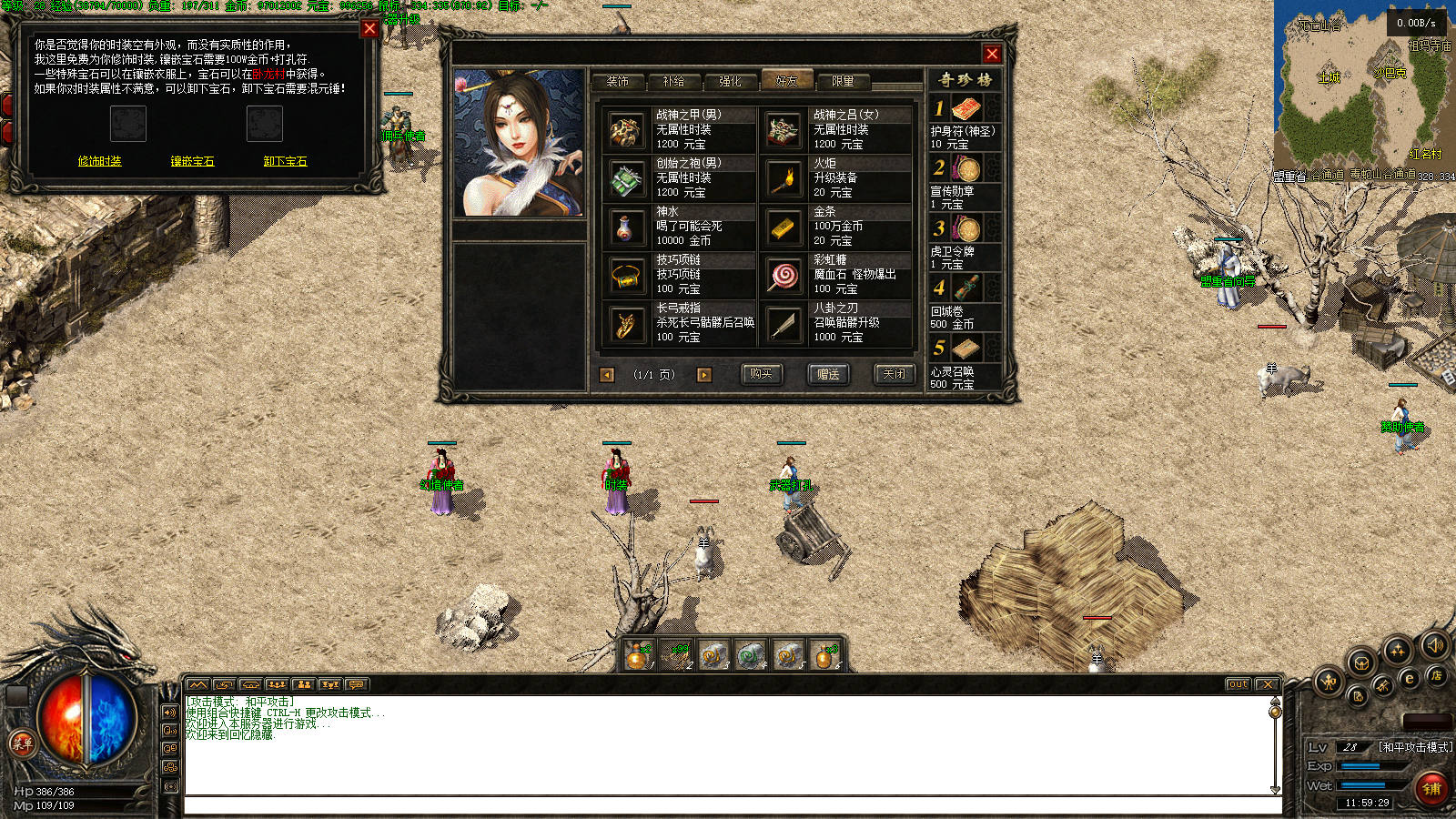Close the item shop window with the red X
This screenshot has width=1456, height=819.
[x=992, y=54]
